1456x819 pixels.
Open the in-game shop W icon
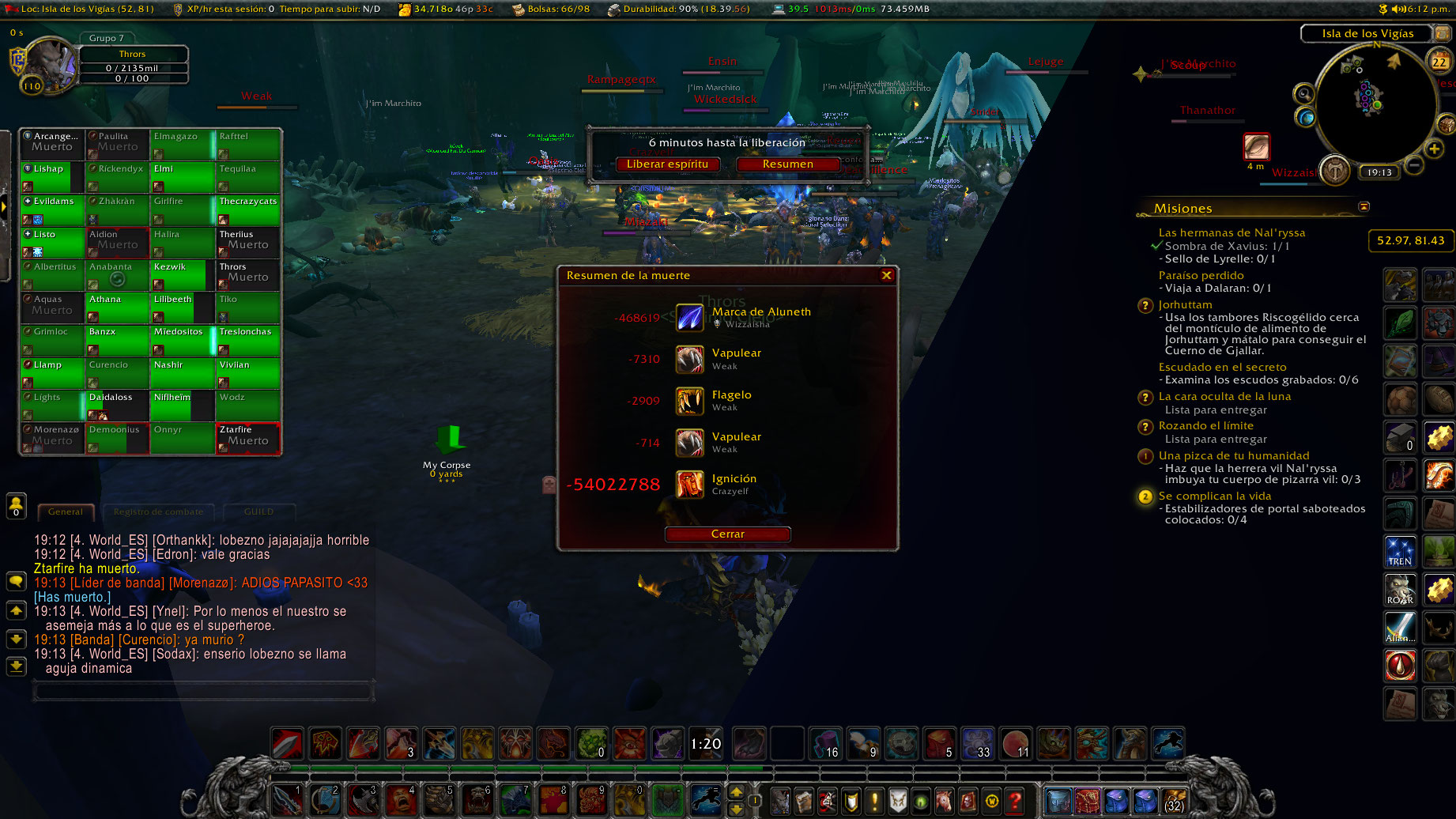tap(990, 801)
